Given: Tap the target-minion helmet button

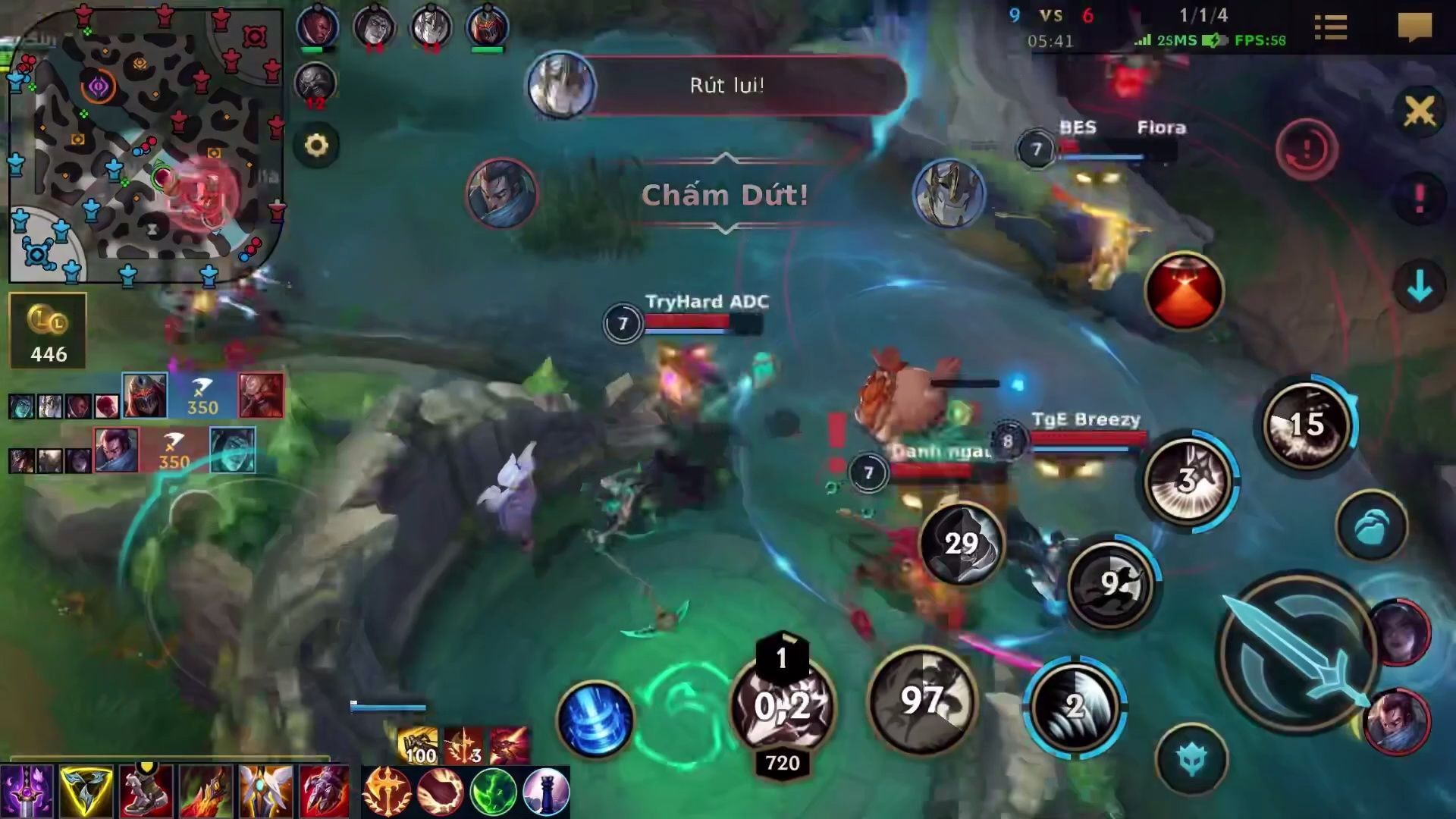Looking at the screenshot, I should 1191,759.
